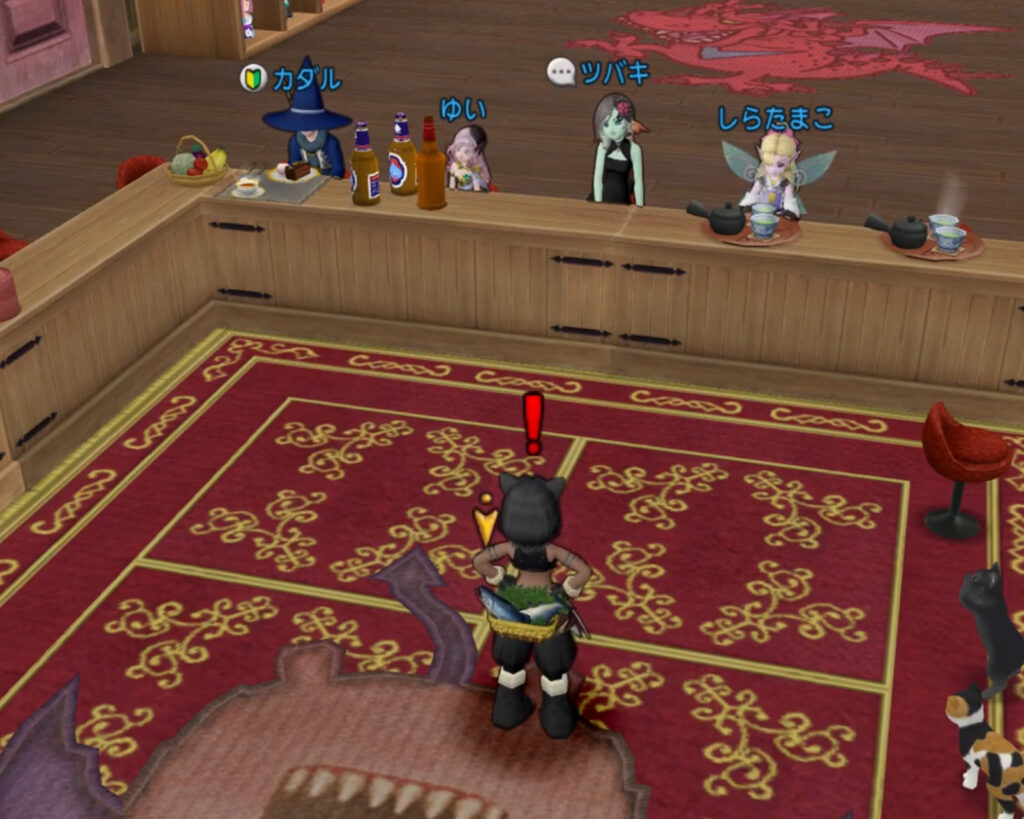
Task: Select the ゆい player name tag
Action: tap(463, 108)
